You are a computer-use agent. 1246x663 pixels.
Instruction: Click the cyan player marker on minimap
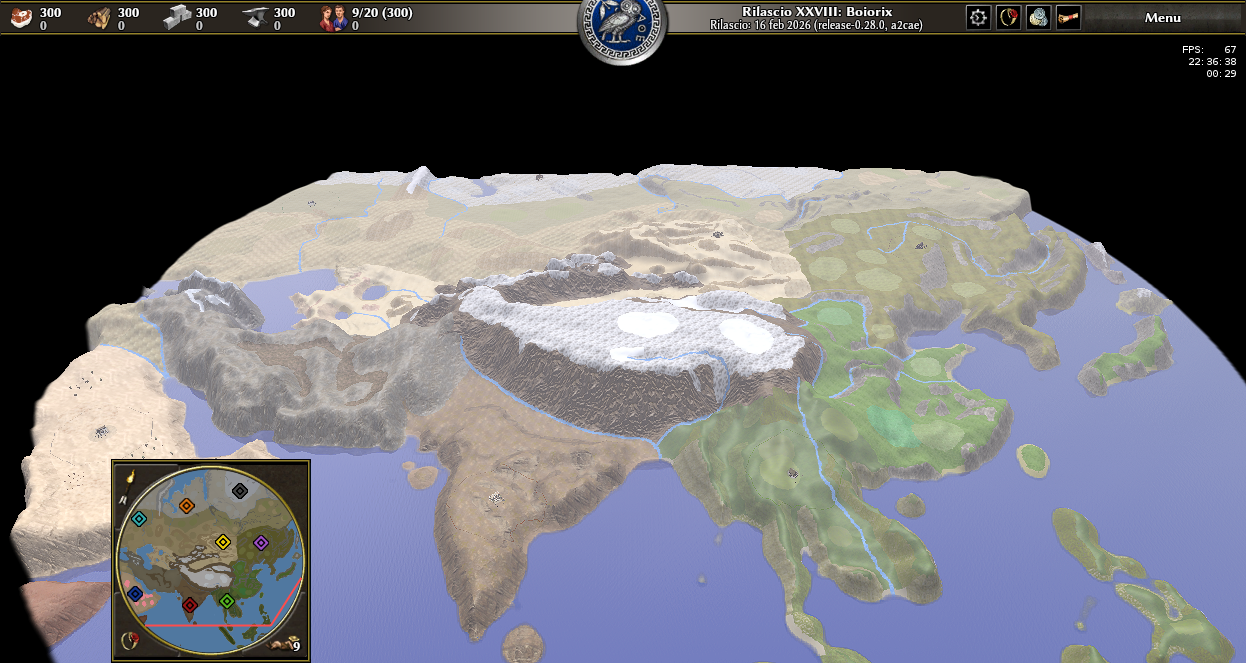click(139, 519)
